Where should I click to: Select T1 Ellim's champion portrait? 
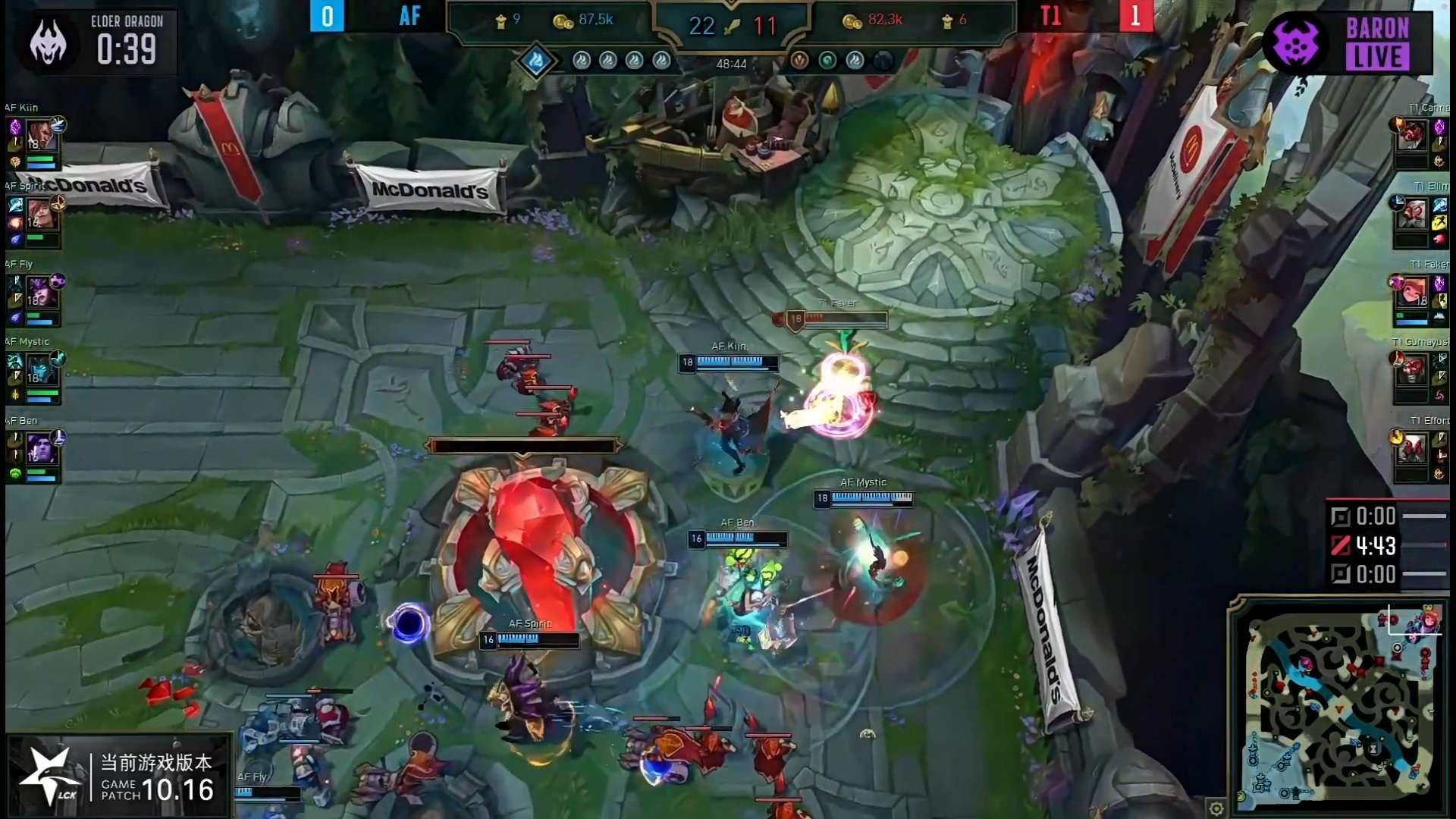click(1414, 215)
